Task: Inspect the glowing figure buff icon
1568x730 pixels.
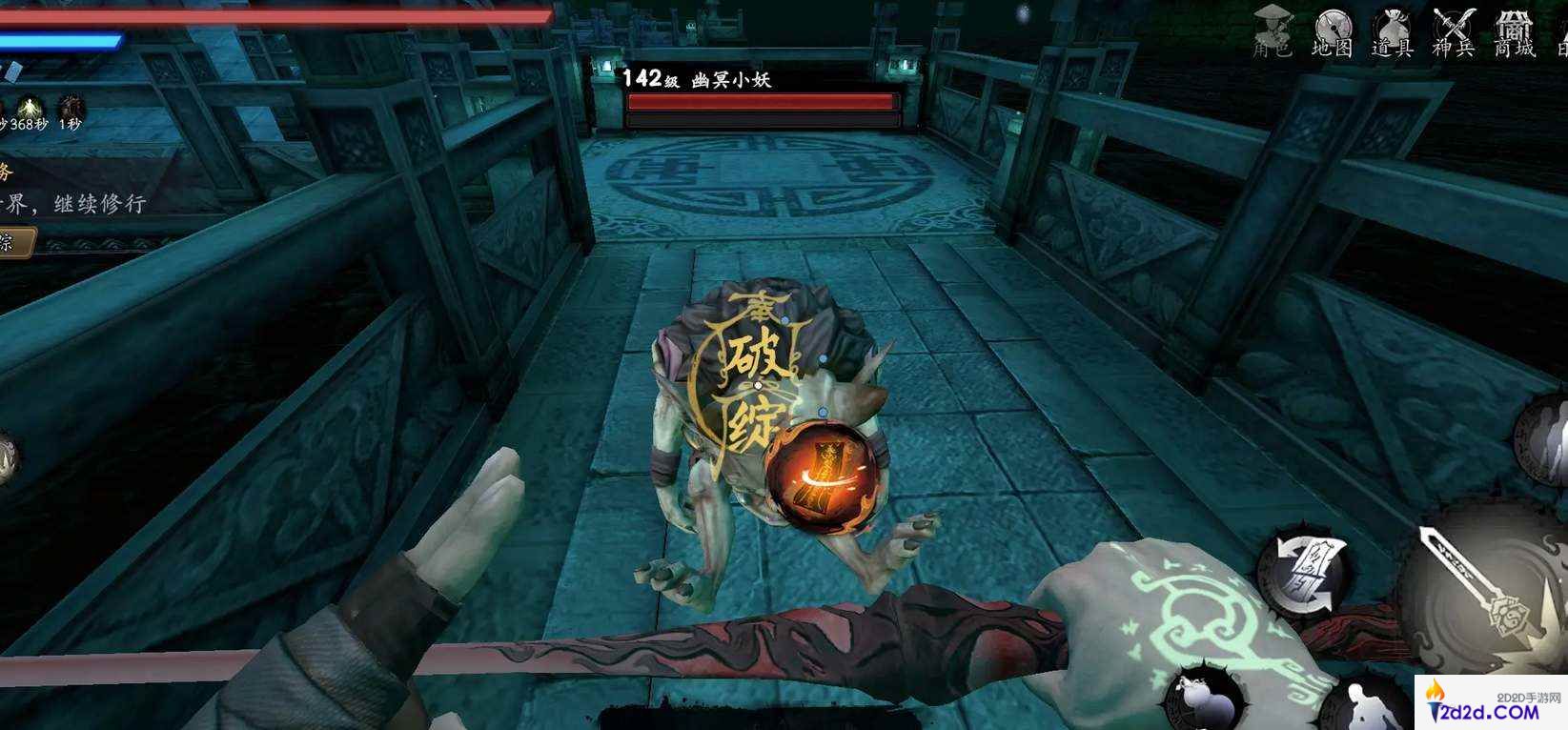Action: pos(30,107)
